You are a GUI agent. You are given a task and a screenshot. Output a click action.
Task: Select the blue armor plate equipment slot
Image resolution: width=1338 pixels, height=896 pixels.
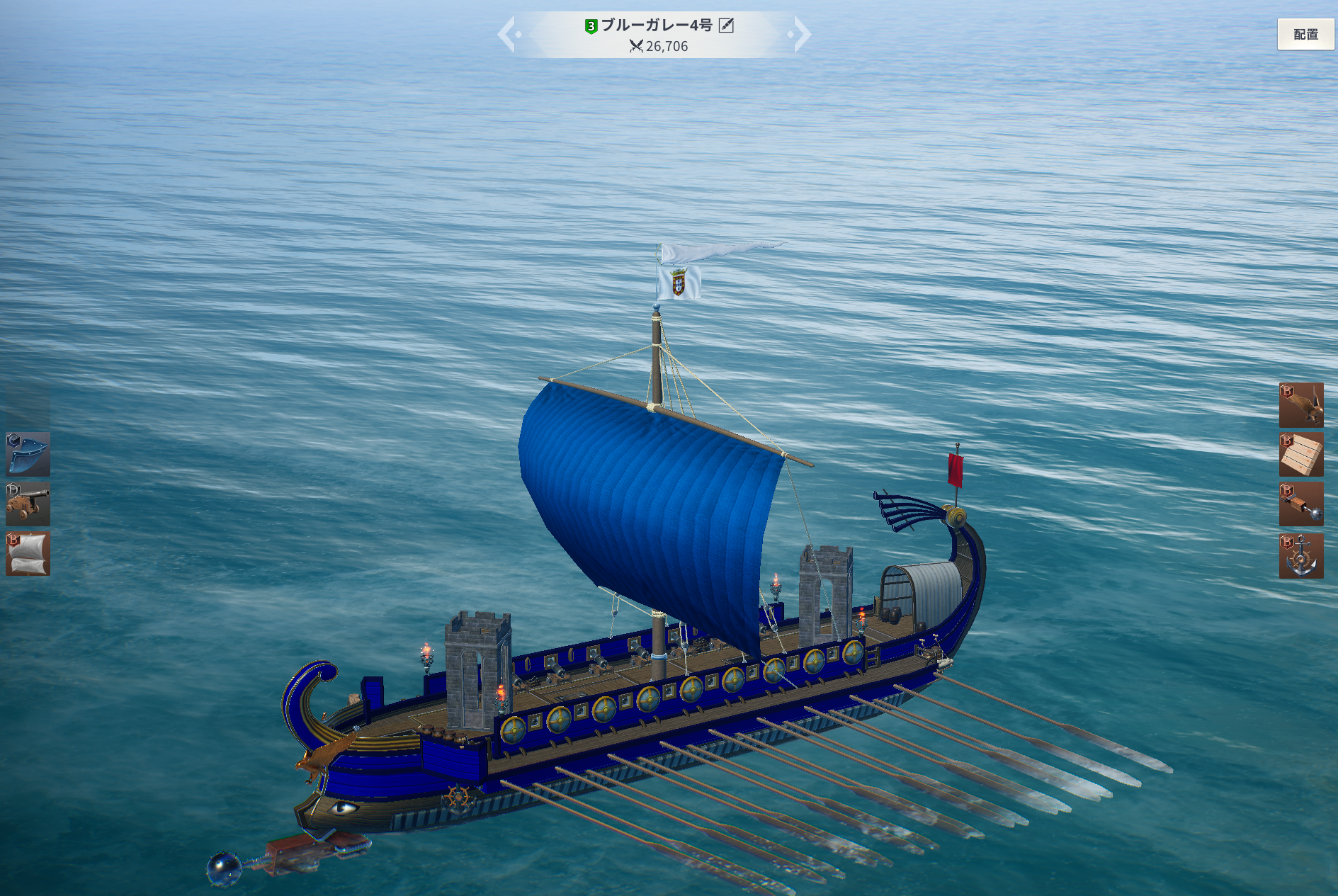coord(28,455)
